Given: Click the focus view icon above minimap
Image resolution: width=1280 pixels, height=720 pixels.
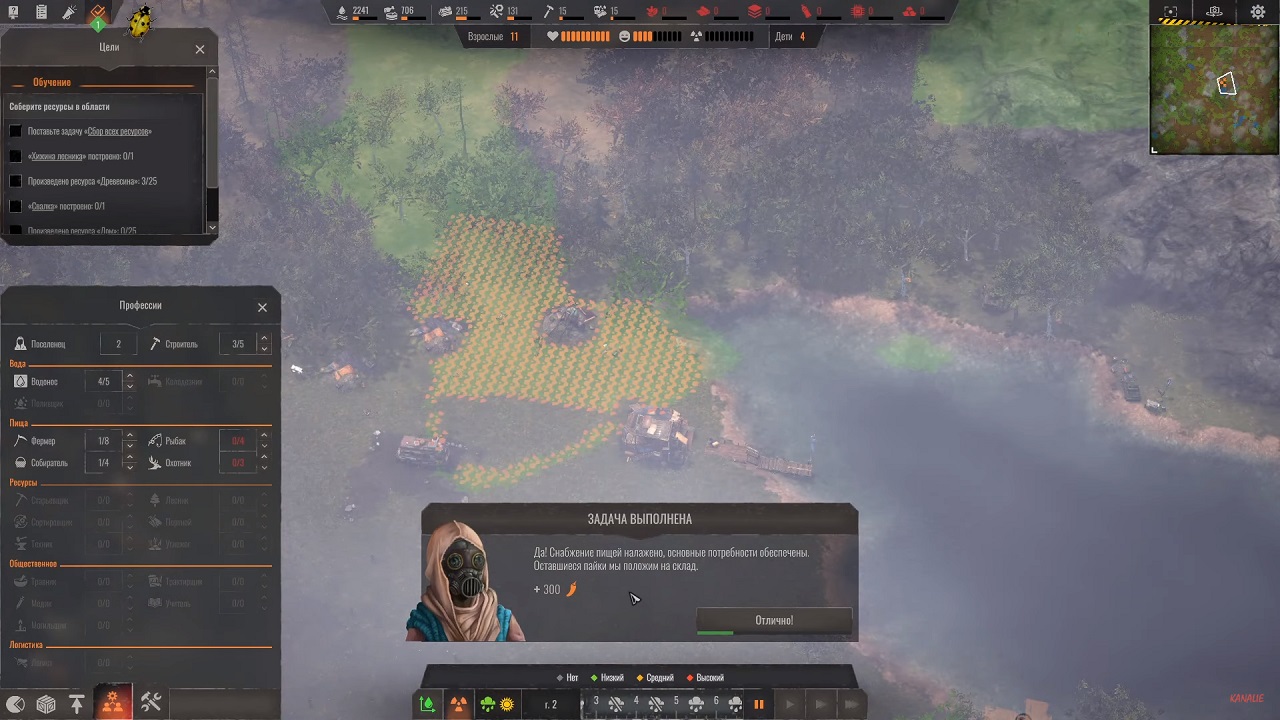Looking at the screenshot, I should click(1171, 12).
